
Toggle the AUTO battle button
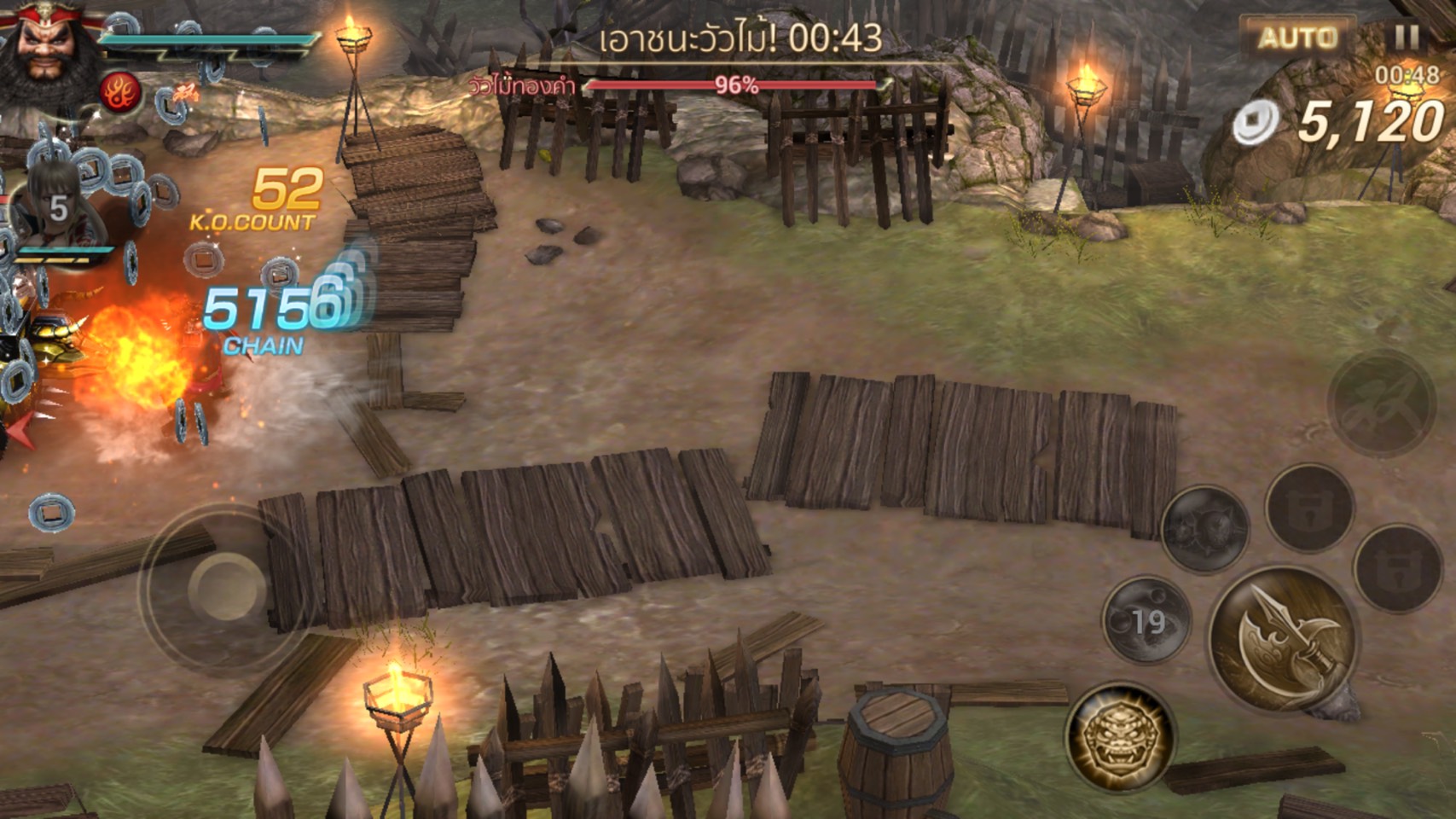(1297, 38)
